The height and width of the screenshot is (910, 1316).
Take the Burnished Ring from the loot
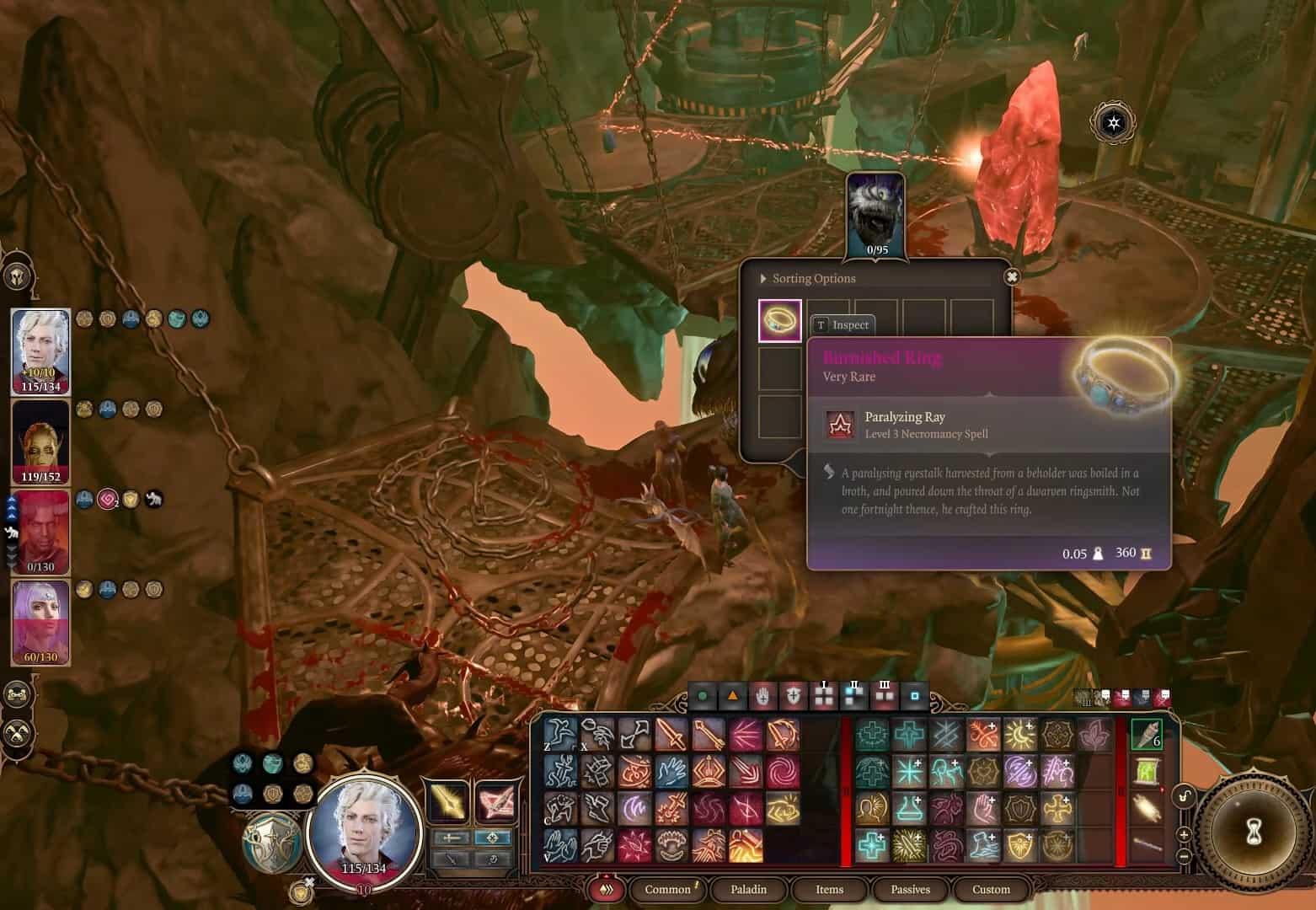pos(779,321)
